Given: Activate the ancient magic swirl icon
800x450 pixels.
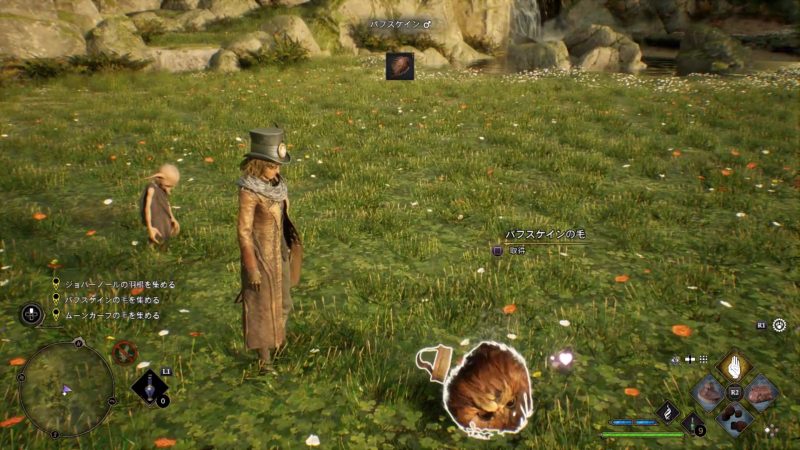Looking at the screenshot, I should point(667,411).
